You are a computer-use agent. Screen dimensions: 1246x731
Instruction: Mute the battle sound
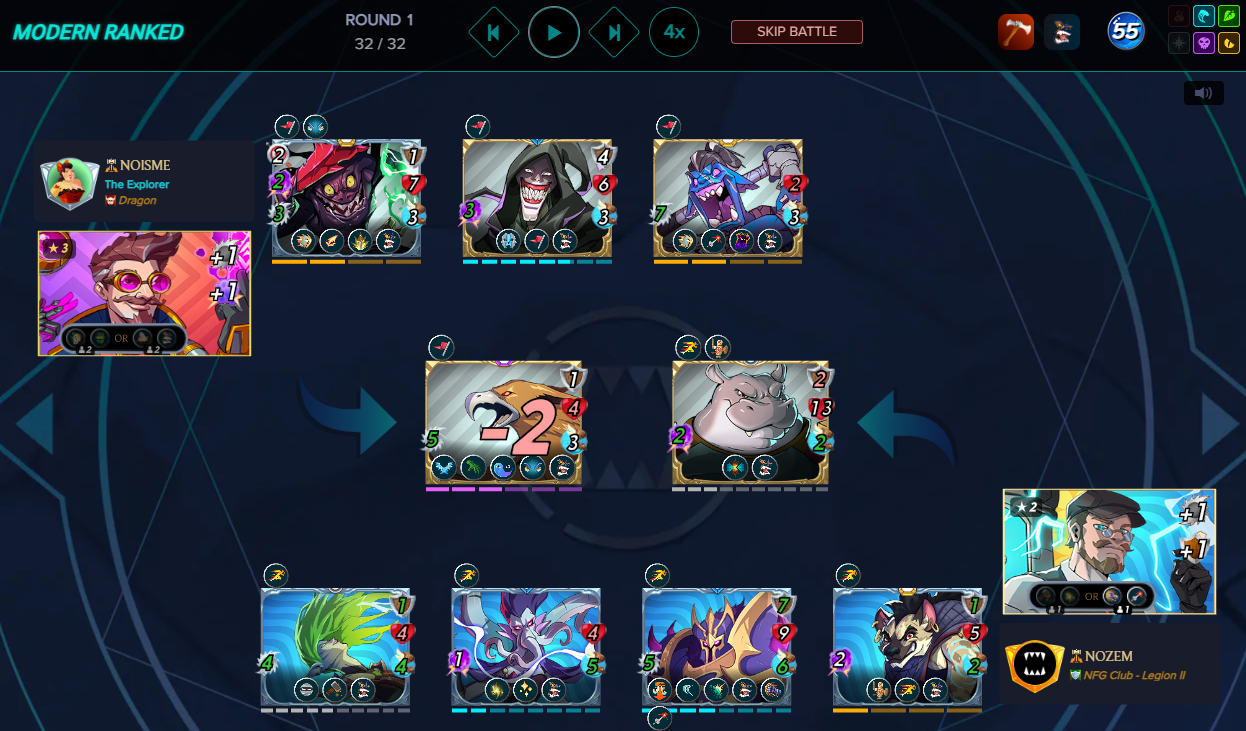(x=1203, y=93)
